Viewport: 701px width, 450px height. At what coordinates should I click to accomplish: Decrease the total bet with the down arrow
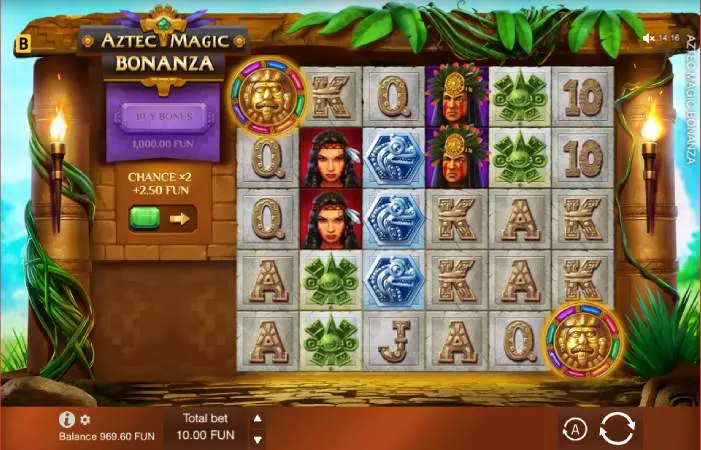(258, 439)
